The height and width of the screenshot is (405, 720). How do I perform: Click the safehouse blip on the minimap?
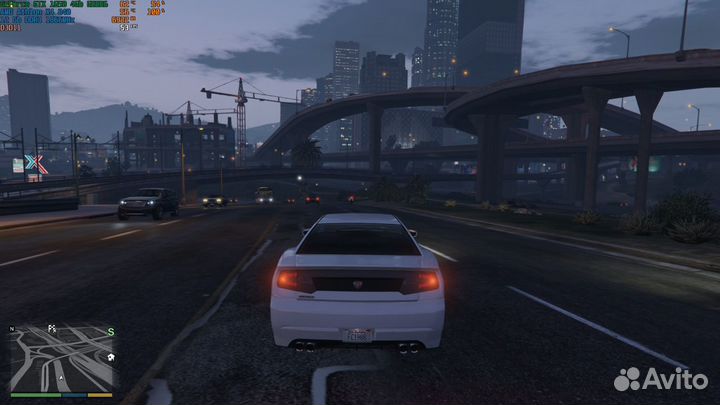[x=110, y=356]
